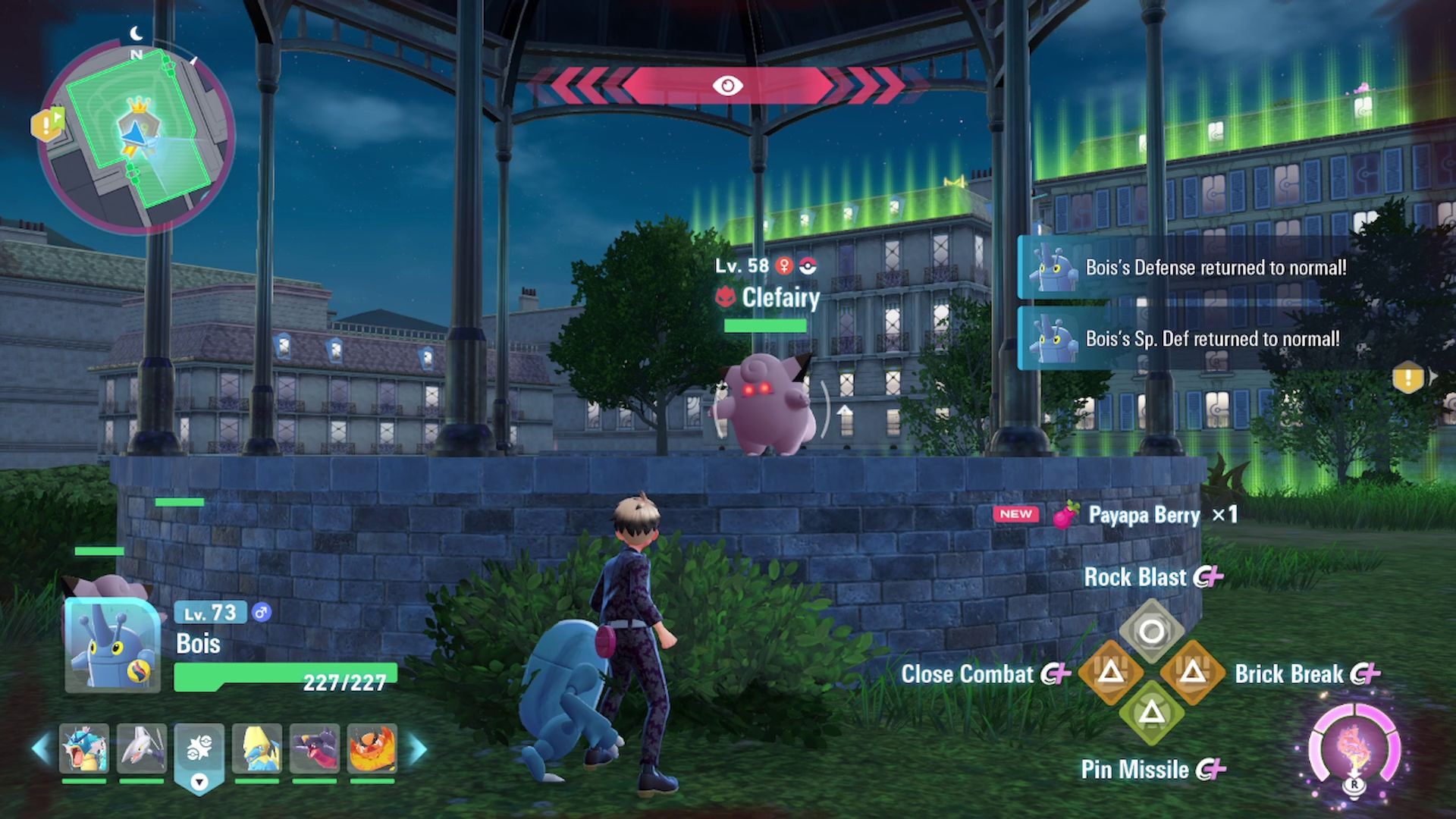1456x819 pixels.
Task: Activate the Mega Evolution gauge
Action: click(x=1354, y=750)
